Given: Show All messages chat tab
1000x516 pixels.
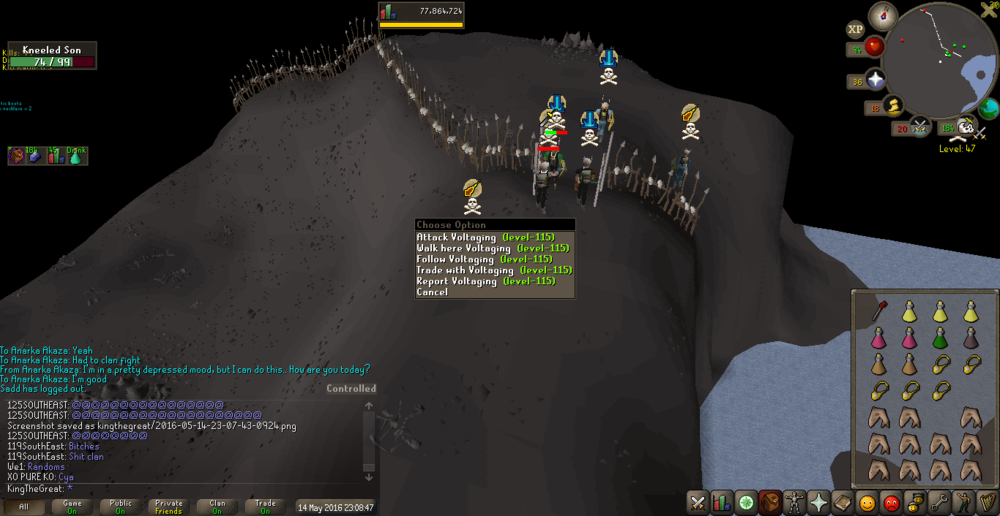Looking at the screenshot, I should point(24,507).
